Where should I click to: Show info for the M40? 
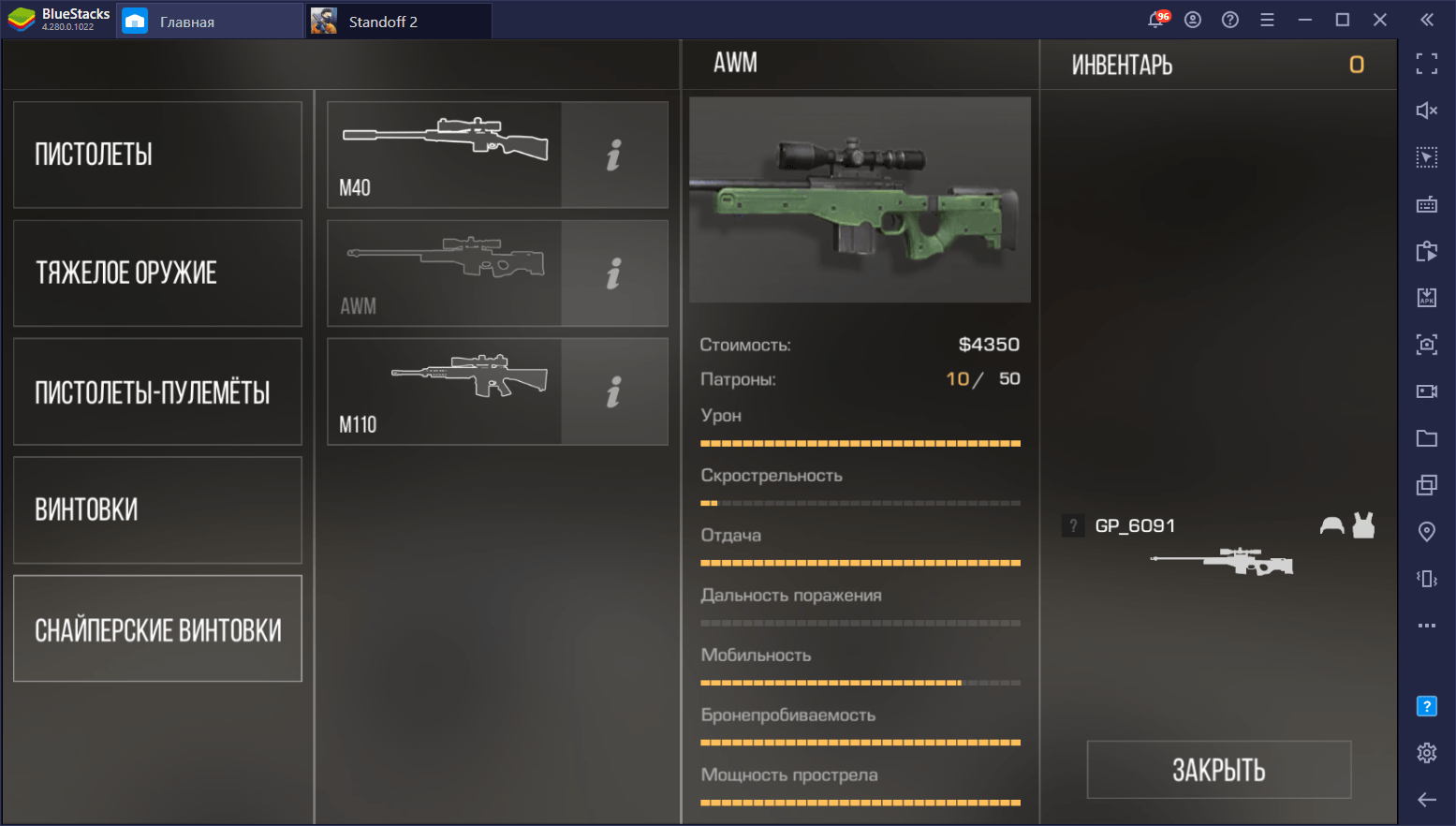[x=614, y=155]
